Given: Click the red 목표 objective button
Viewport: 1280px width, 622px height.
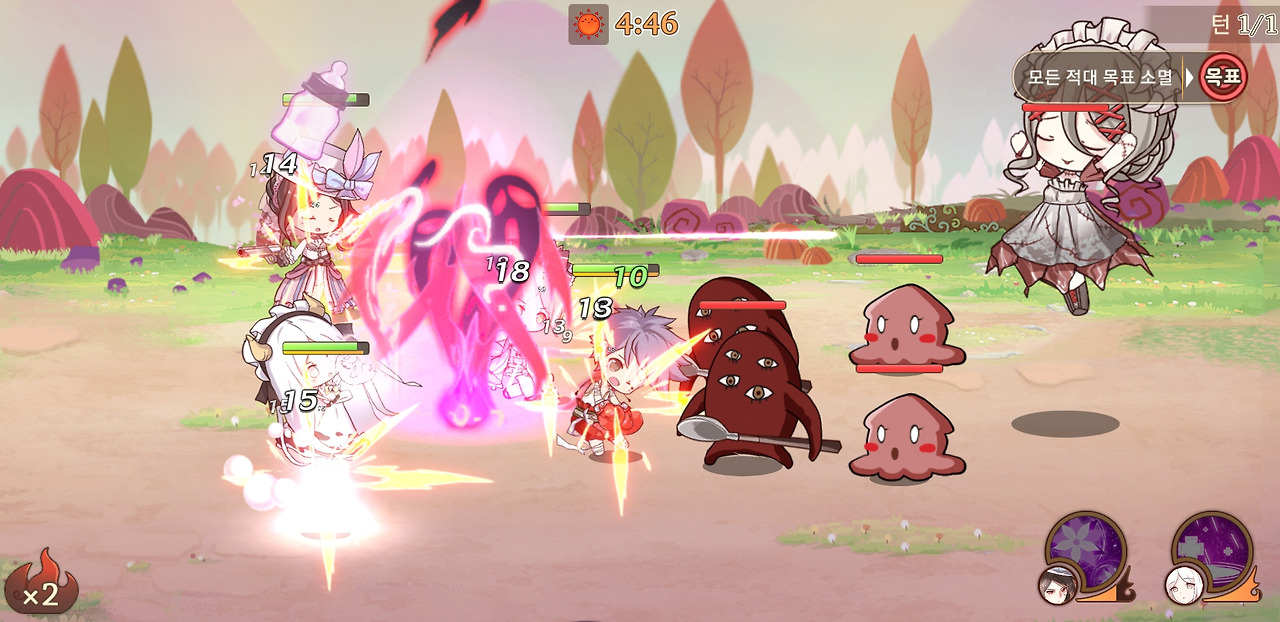Looking at the screenshot, I should click(x=1223, y=77).
